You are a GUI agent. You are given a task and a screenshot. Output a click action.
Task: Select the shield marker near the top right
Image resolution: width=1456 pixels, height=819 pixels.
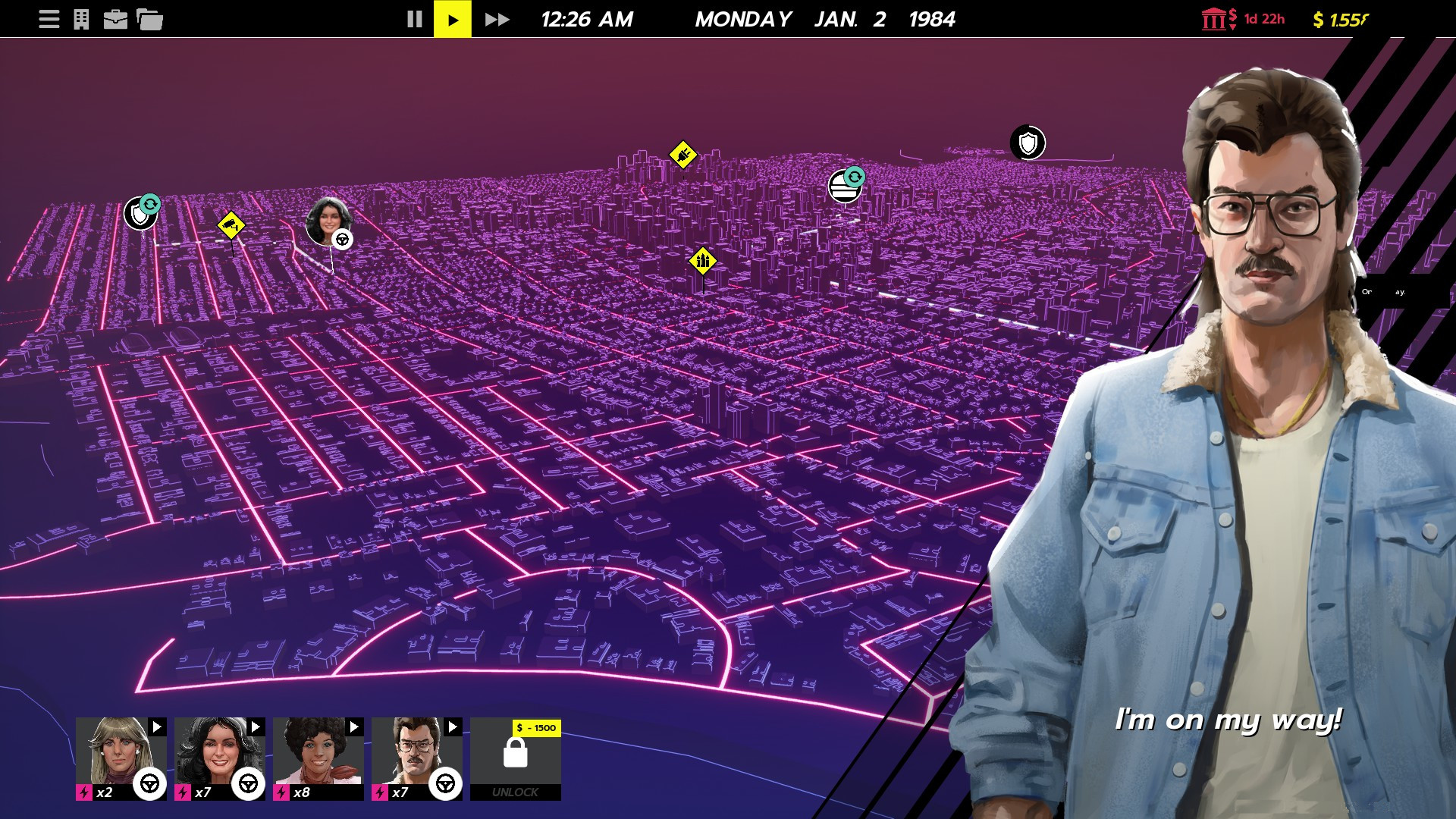(1028, 141)
